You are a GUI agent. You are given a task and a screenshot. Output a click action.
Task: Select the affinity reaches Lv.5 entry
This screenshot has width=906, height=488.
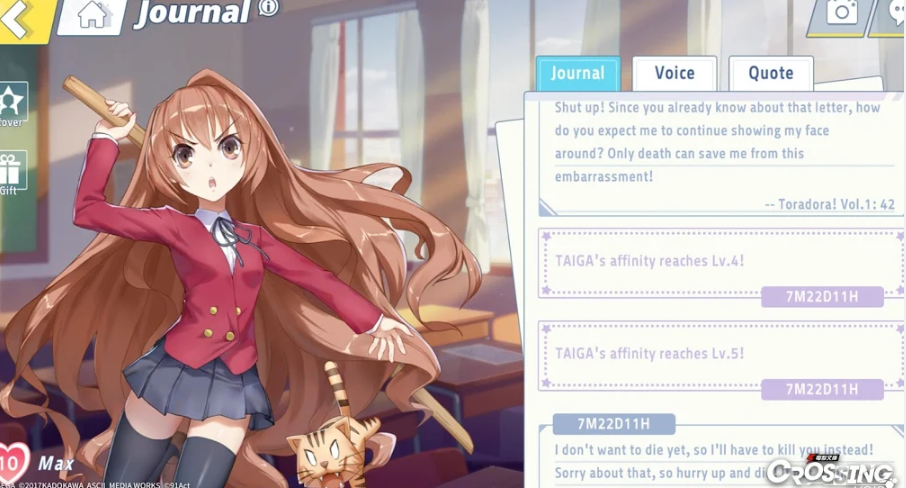715,354
